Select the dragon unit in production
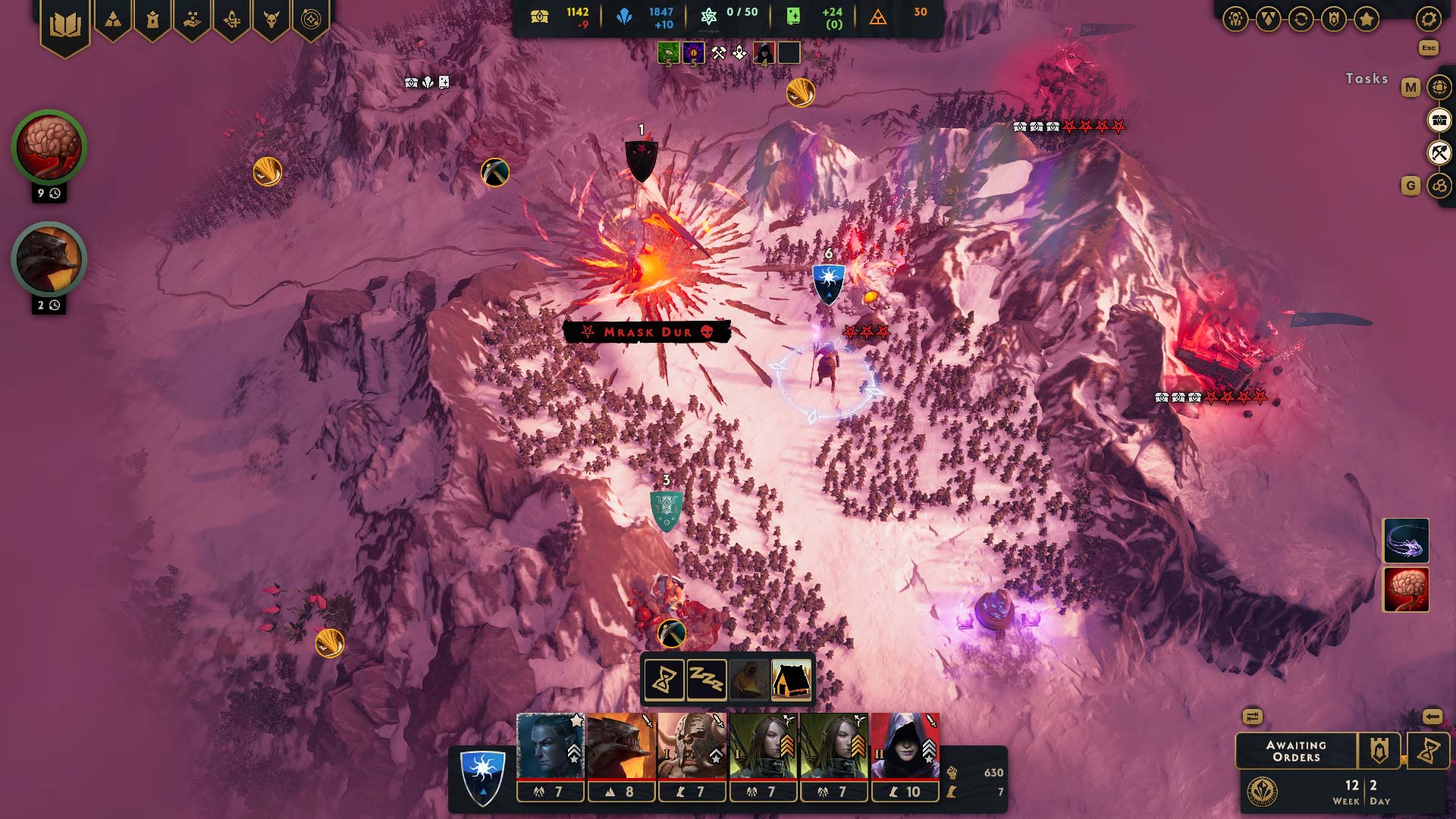This screenshot has height=819, width=1456. click(49, 259)
